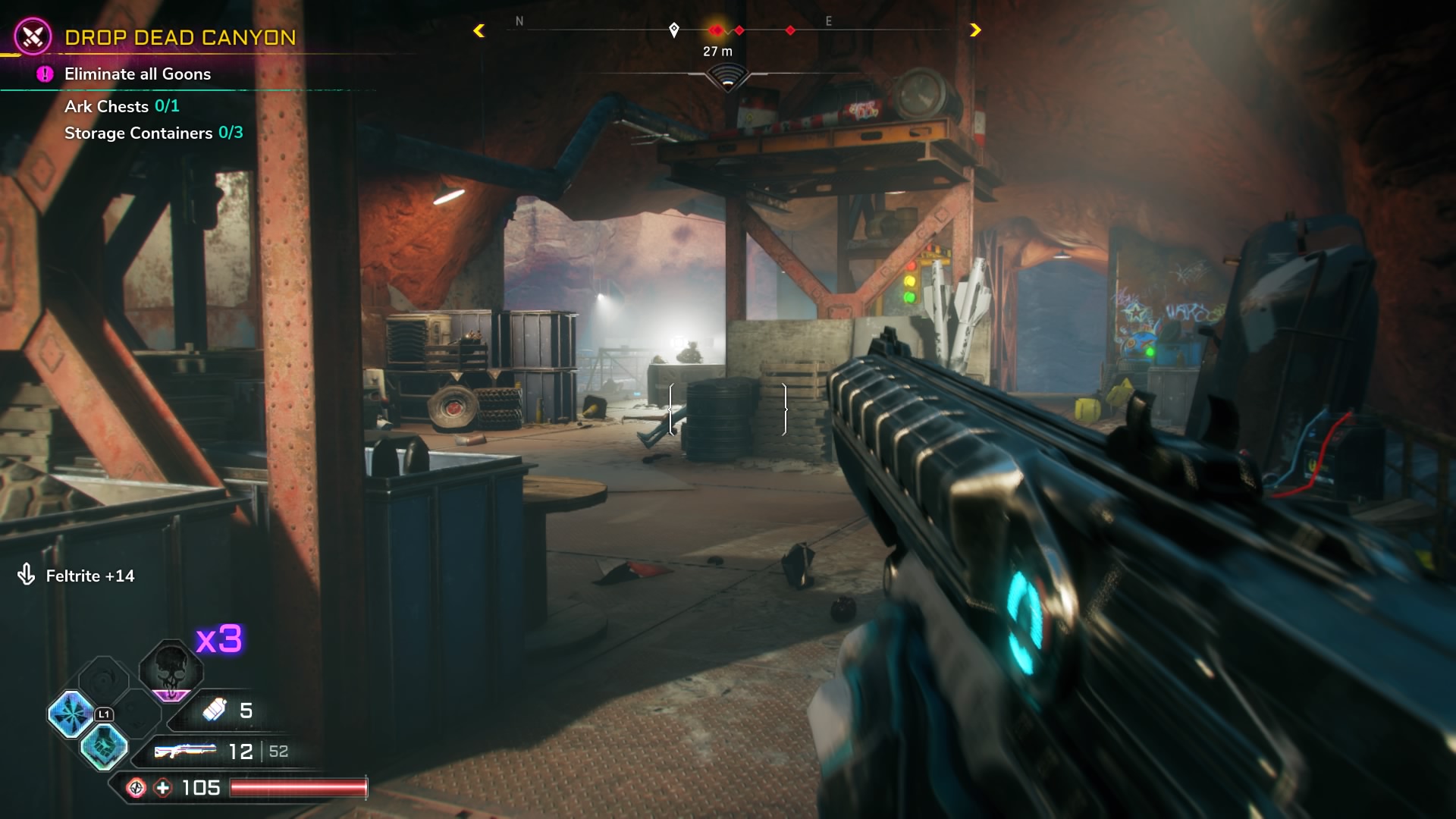Open the Eliminate all Goons objective

point(137,74)
